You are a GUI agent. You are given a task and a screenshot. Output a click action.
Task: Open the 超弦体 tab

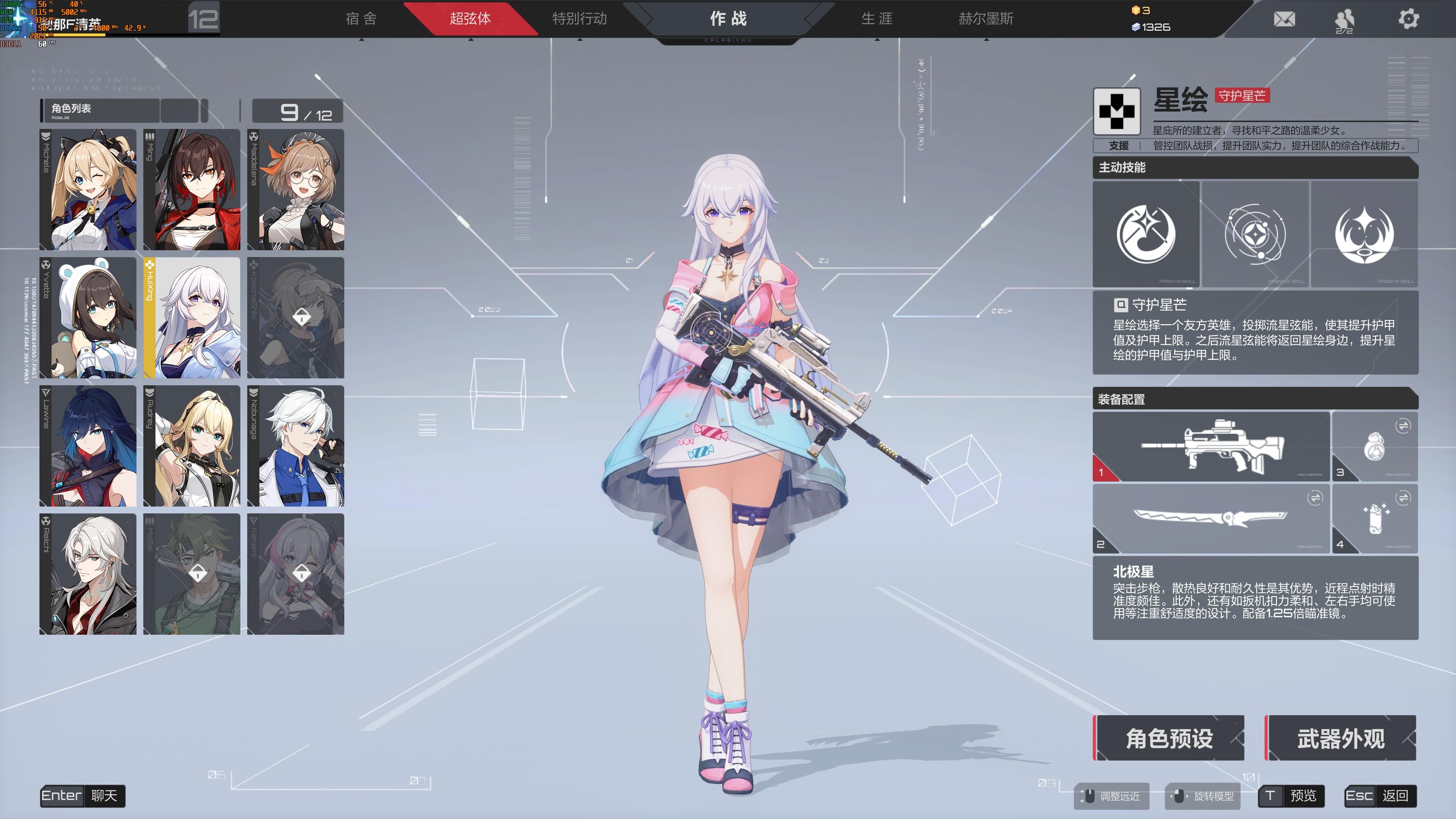coord(470,19)
